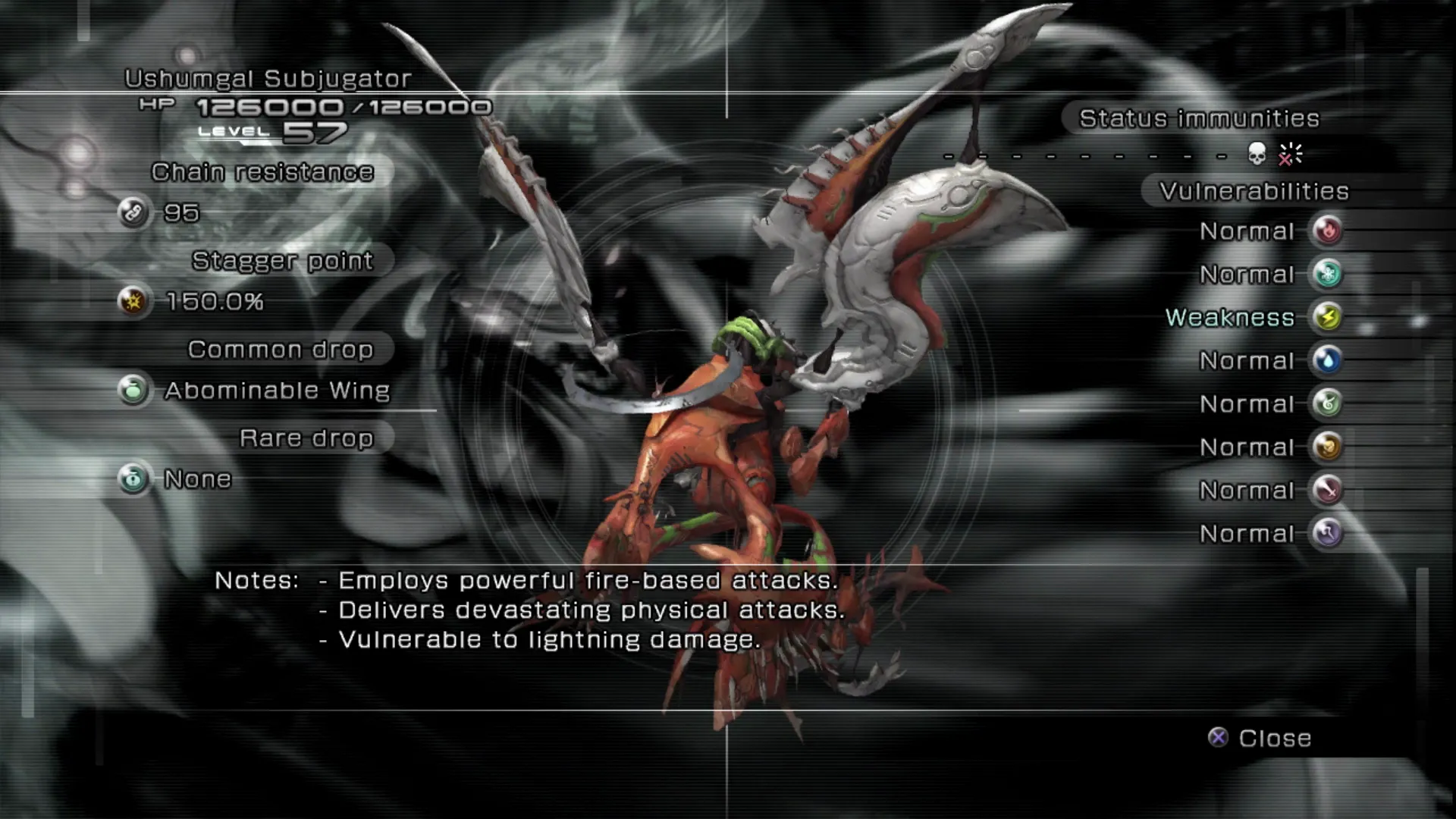1456x819 pixels.
Task: Select the Abominable Wing common drop
Action: pyautogui.click(x=277, y=391)
